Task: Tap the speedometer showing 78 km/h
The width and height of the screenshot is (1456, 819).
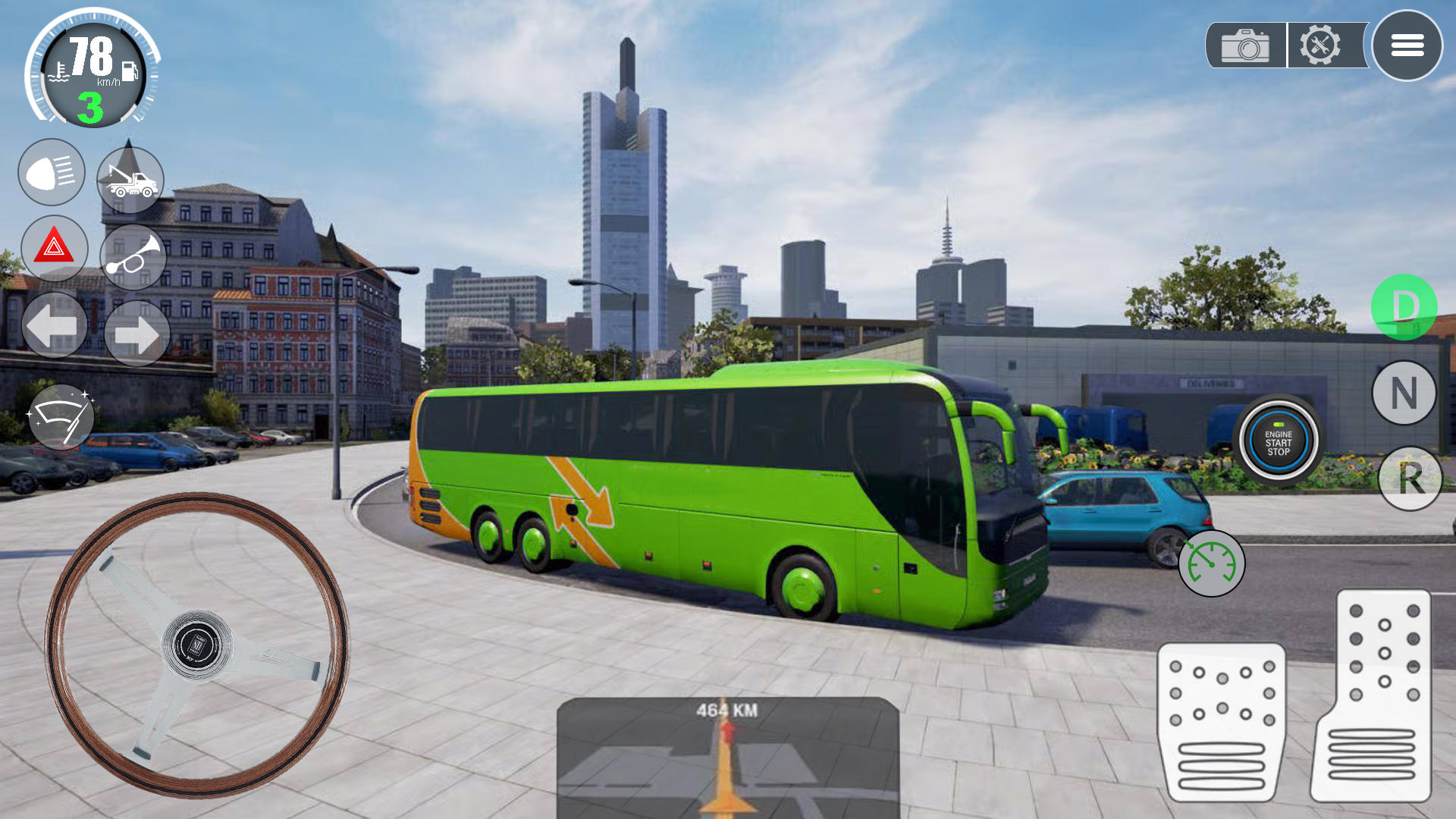Action: 91,68
